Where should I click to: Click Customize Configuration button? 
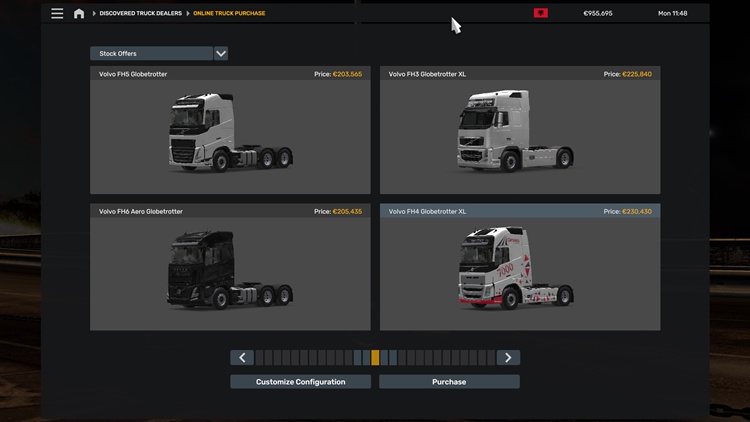click(300, 382)
